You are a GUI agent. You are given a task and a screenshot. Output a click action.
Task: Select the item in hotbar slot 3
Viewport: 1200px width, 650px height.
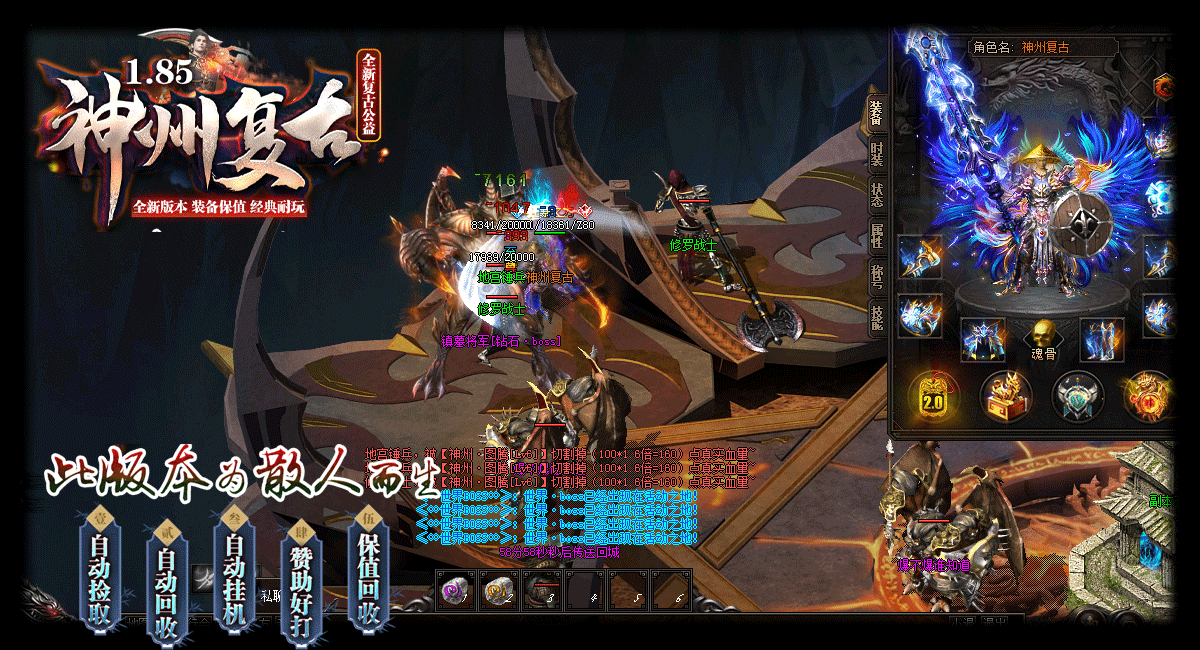[x=540, y=590]
